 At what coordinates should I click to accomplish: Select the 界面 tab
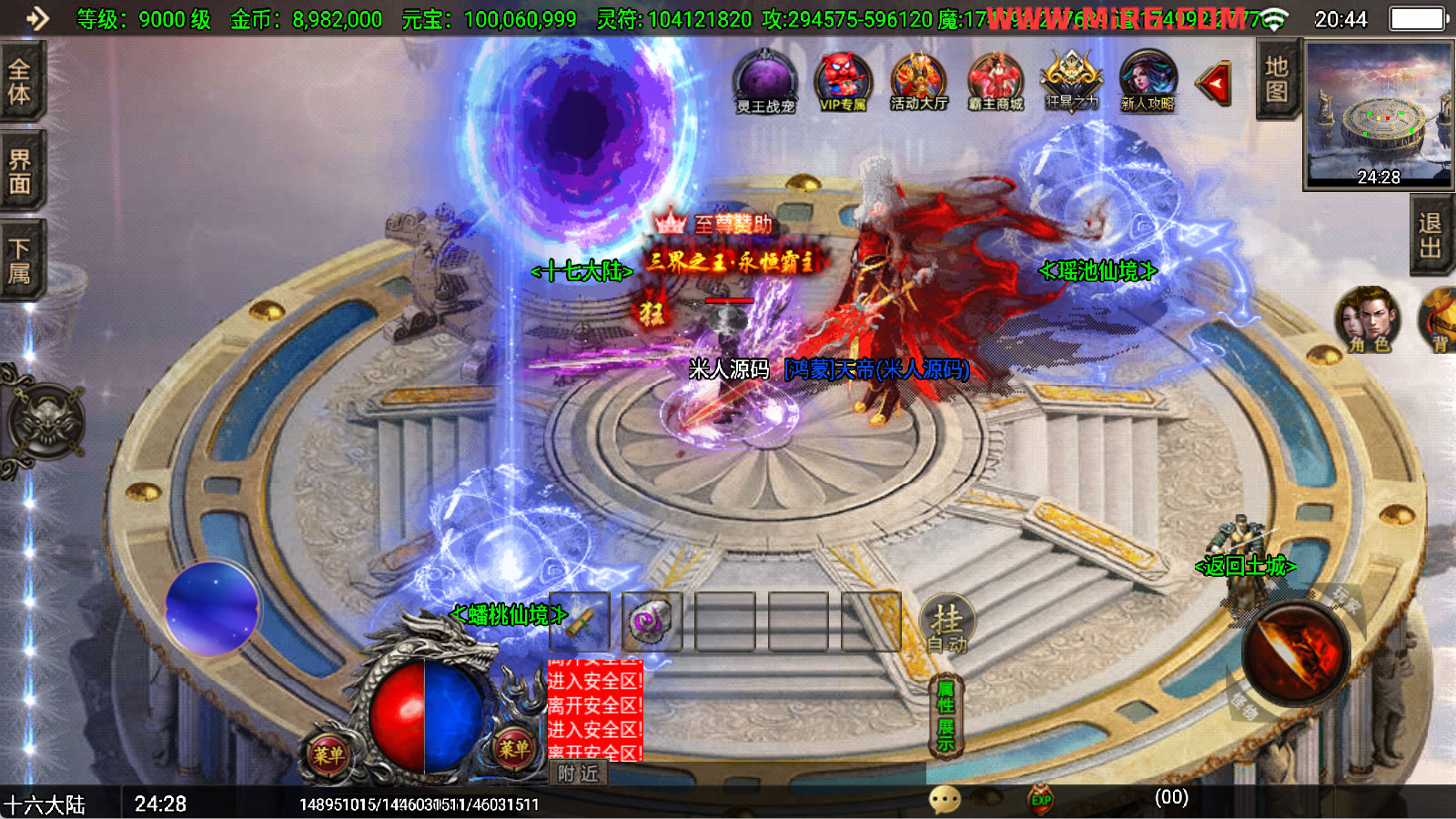coord(20,172)
